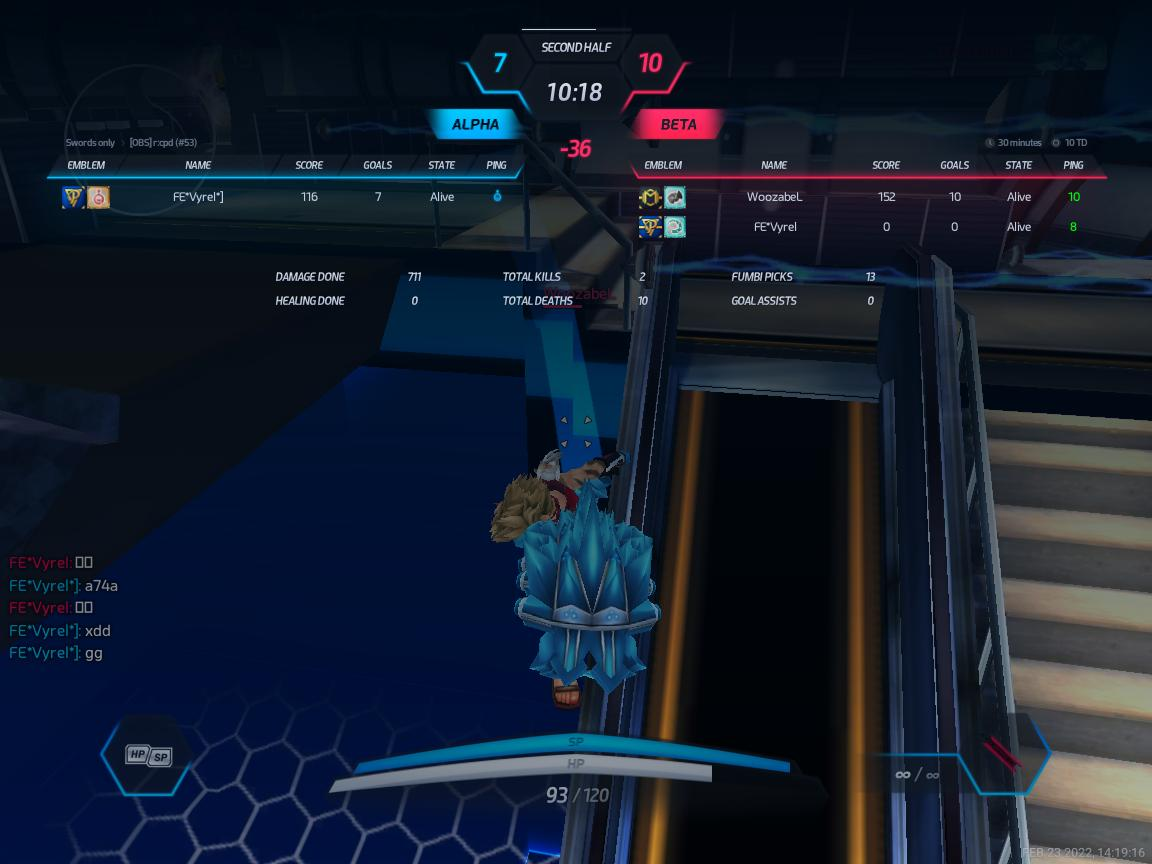The image size is (1152, 864).
Task: Click the BETA team banner
Action: pos(678,125)
